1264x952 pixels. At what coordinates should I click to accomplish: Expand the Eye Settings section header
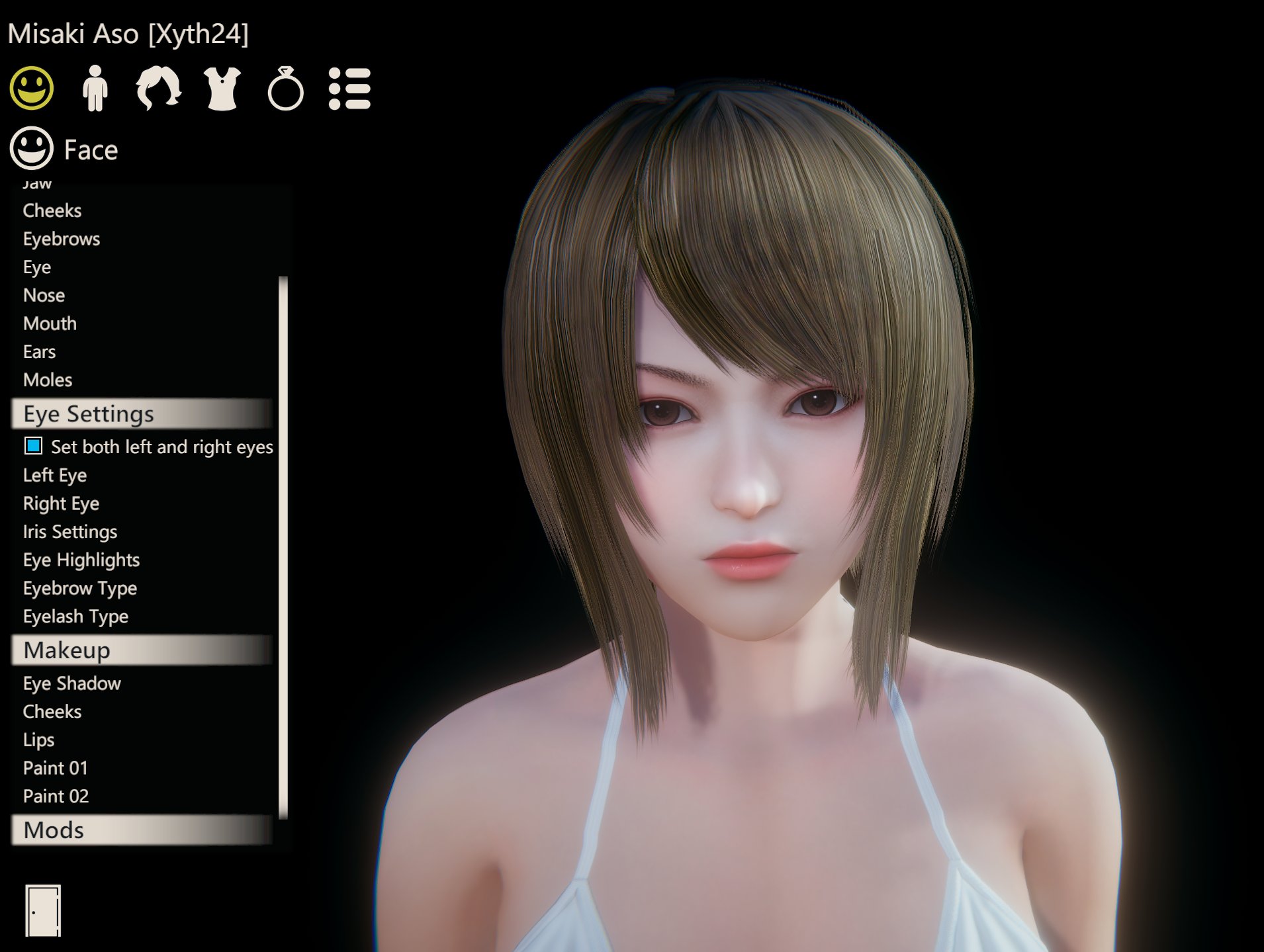88,413
